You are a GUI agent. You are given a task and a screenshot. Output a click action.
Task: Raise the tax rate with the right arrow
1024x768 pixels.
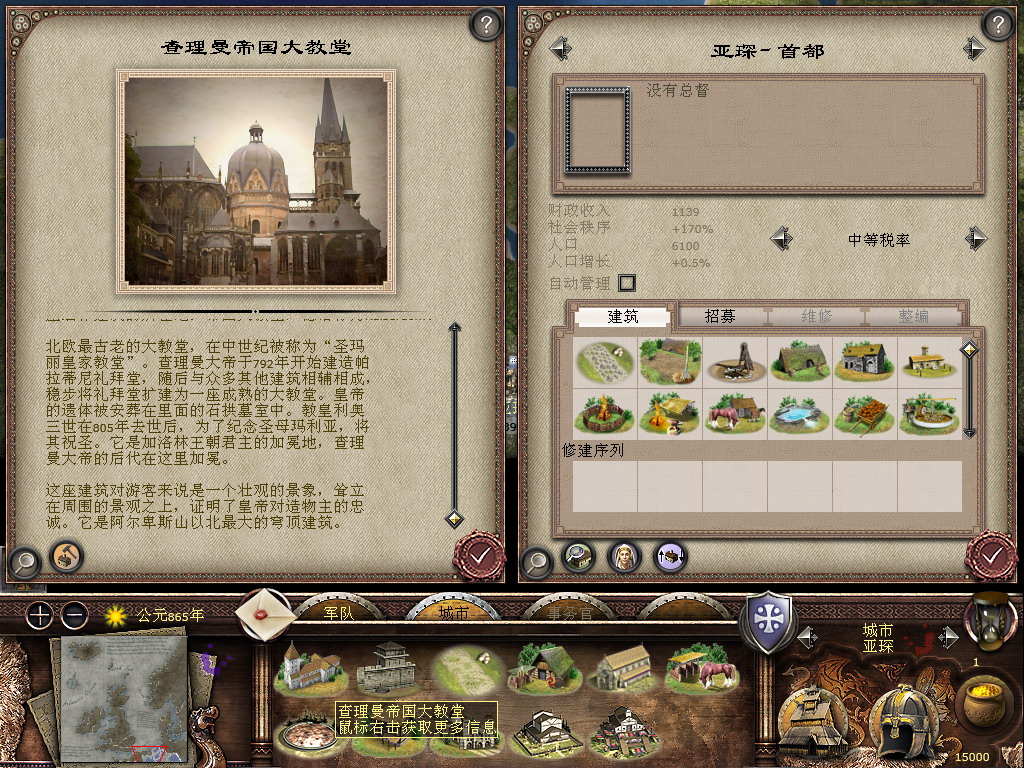tap(975, 239)
